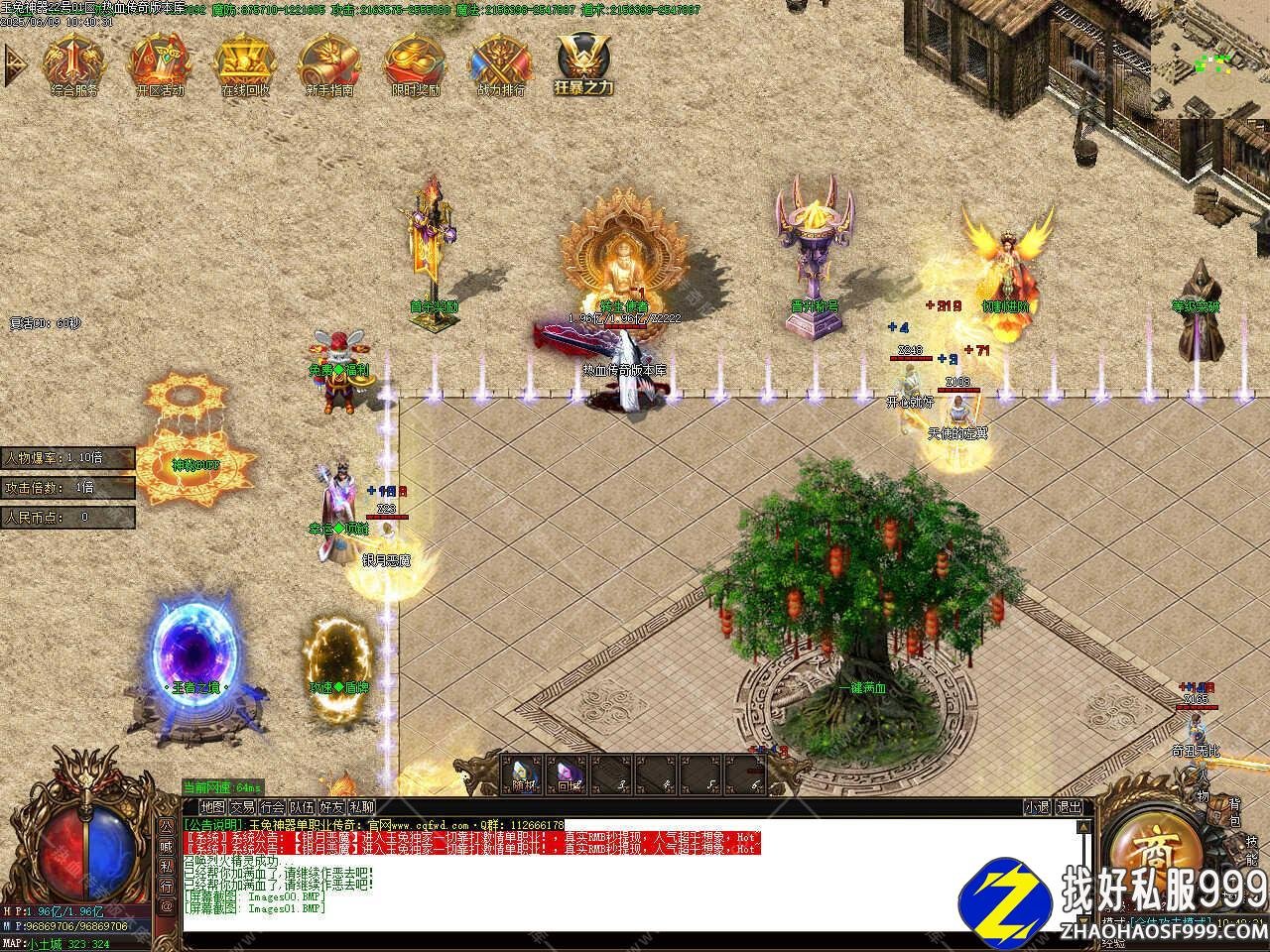The height and width of the screenshot is (952, 1270).
Task: Open the 队伍 team panel
Action: pyautogui.click(x=302, y=807)
